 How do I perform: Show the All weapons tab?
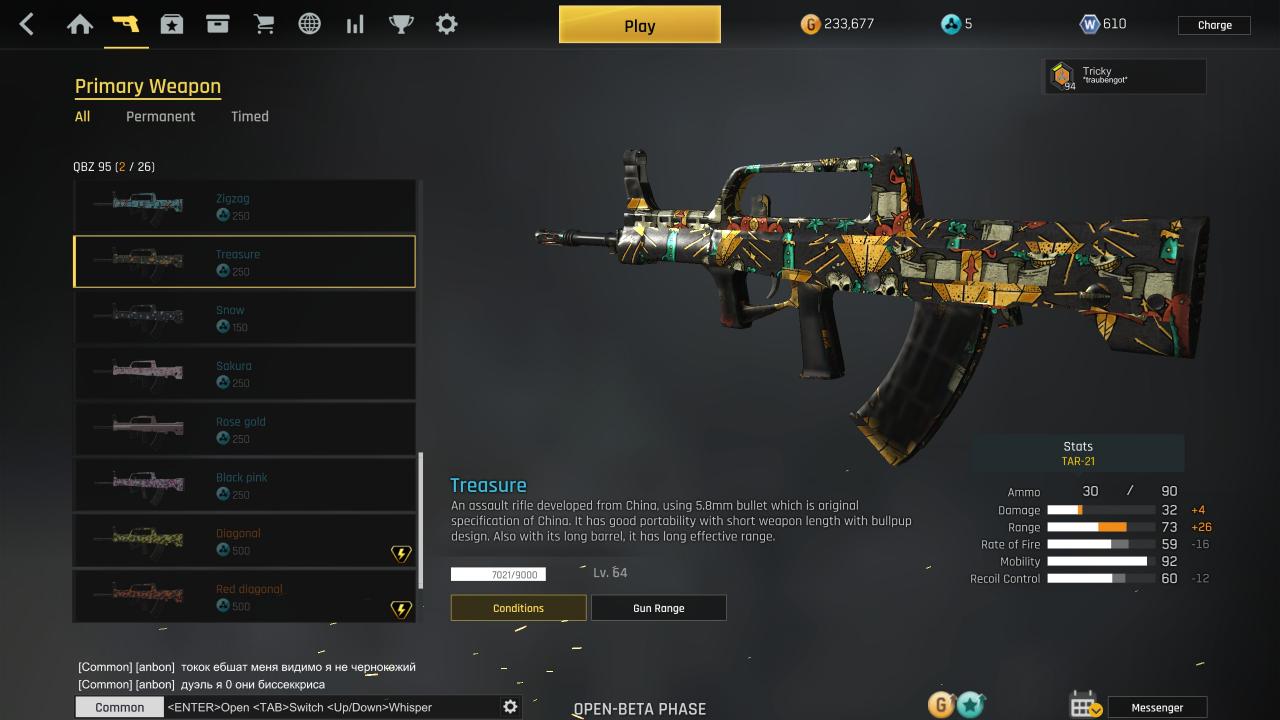pos(82,116)
